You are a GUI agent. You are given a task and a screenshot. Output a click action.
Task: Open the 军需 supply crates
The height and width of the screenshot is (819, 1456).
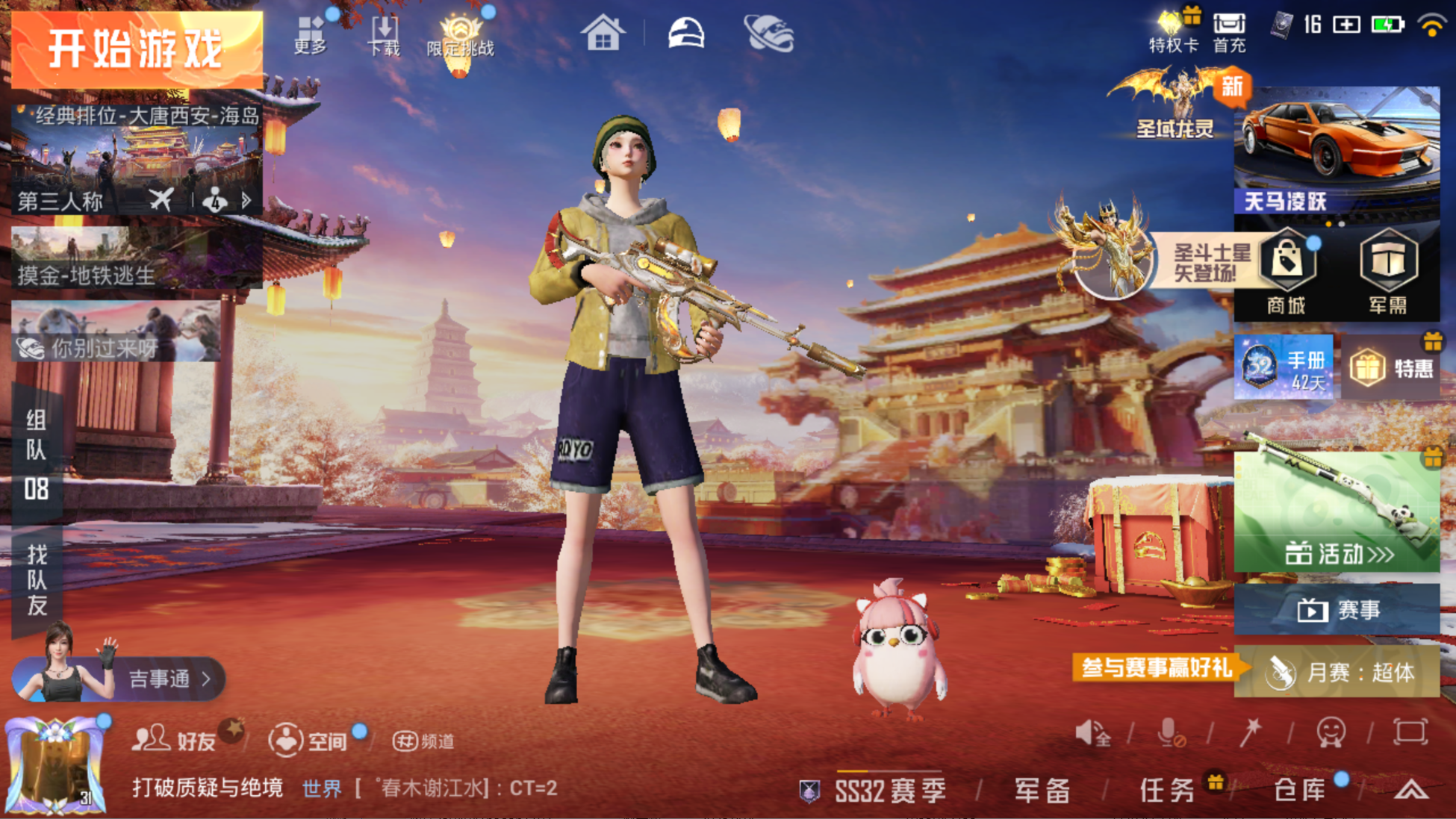pyautogui.click(x=1388, y=273)
